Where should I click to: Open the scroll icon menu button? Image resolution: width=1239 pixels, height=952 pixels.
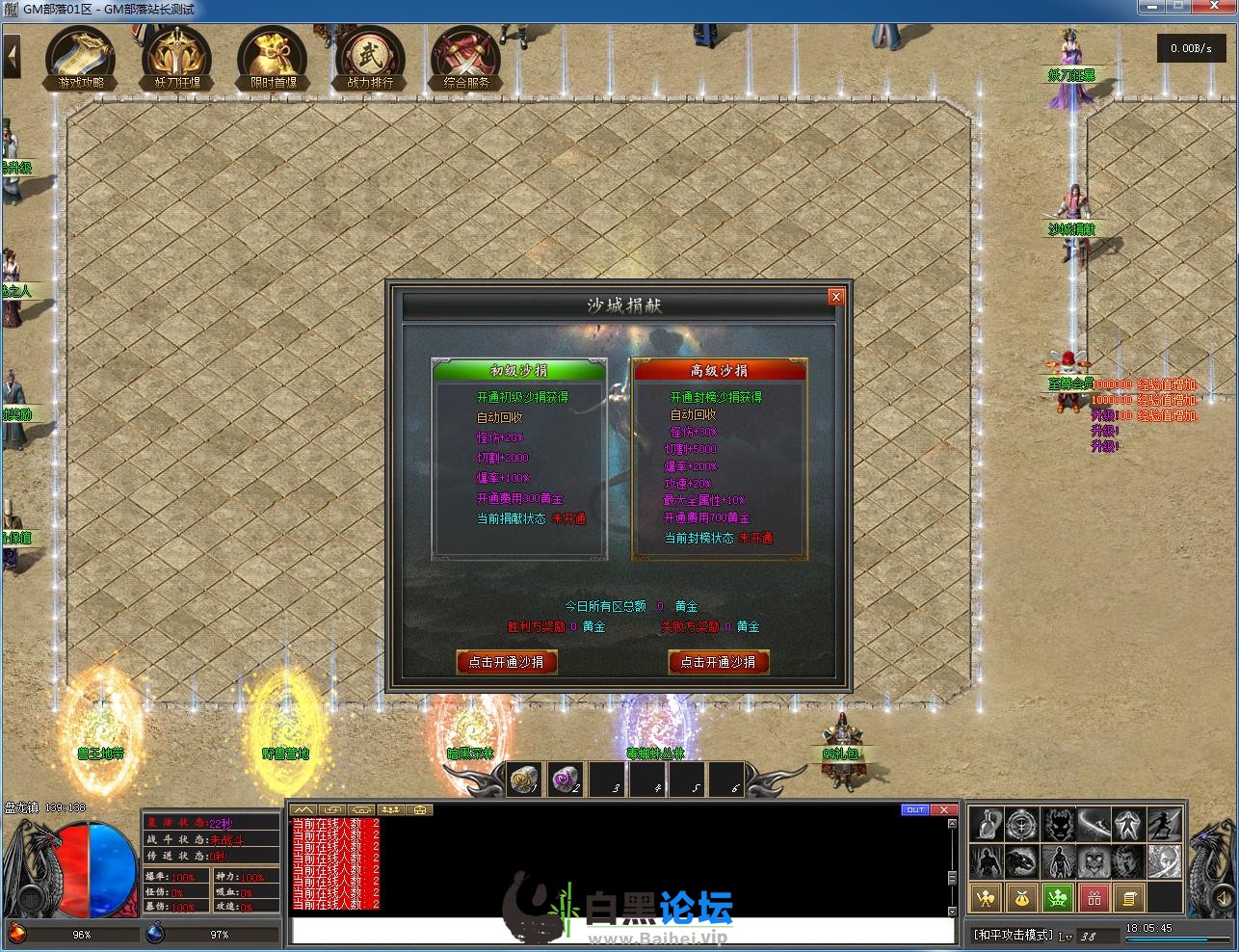[x=1129, y=898]
